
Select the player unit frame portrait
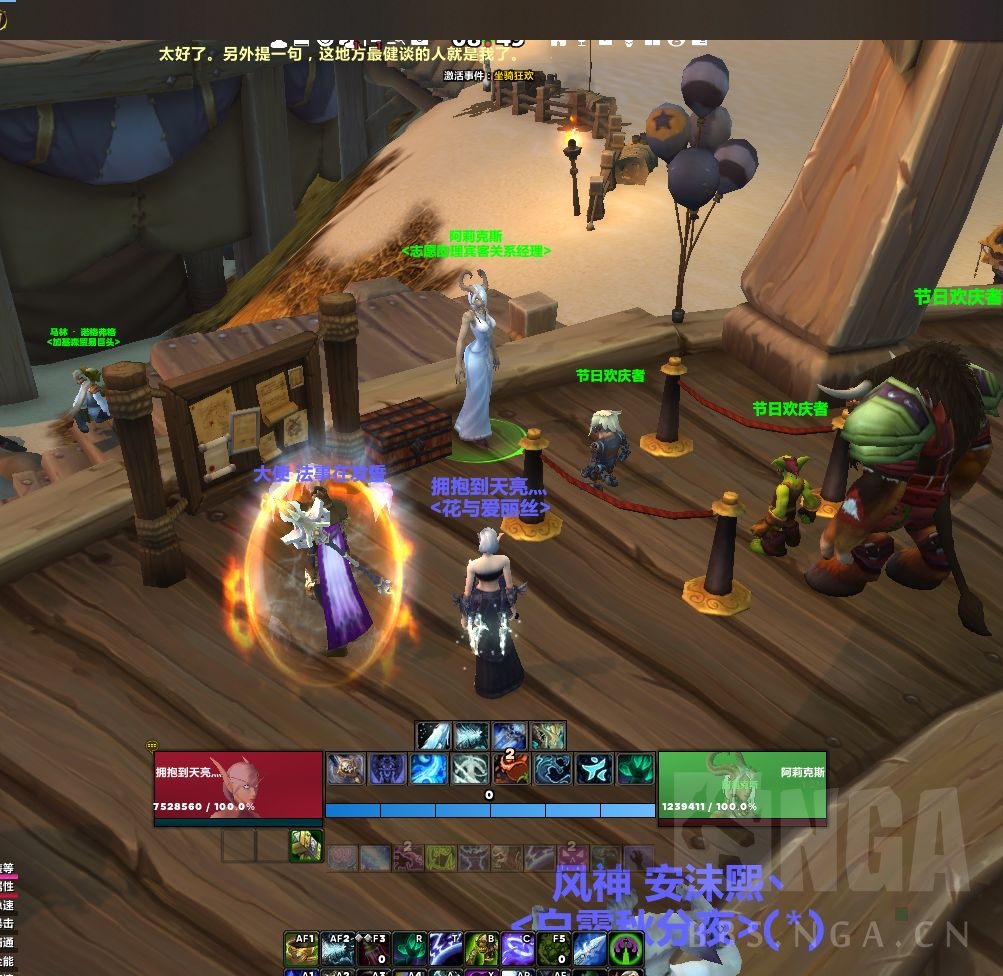click(x=238, y=788)
